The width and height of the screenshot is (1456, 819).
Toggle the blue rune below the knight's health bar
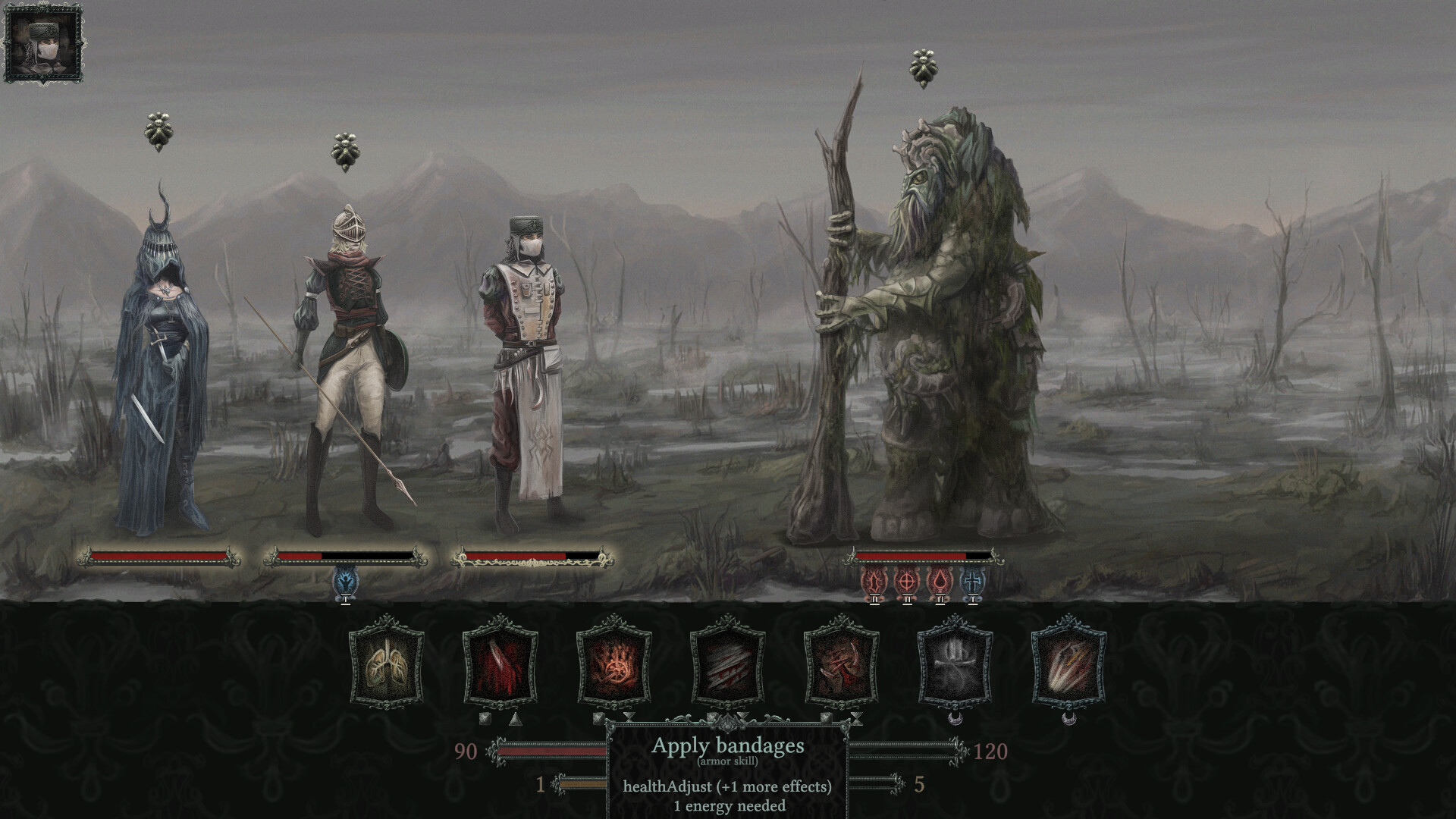tap(345, 581)
